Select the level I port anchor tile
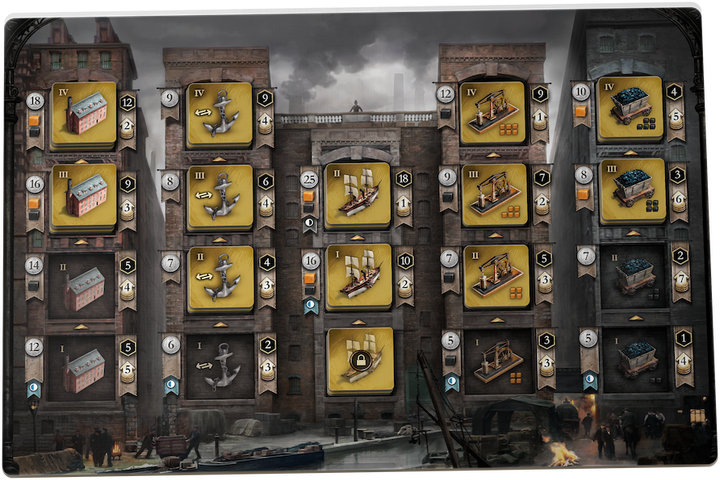The height and width of the screenshot is (480, 720). pos(220,366)
